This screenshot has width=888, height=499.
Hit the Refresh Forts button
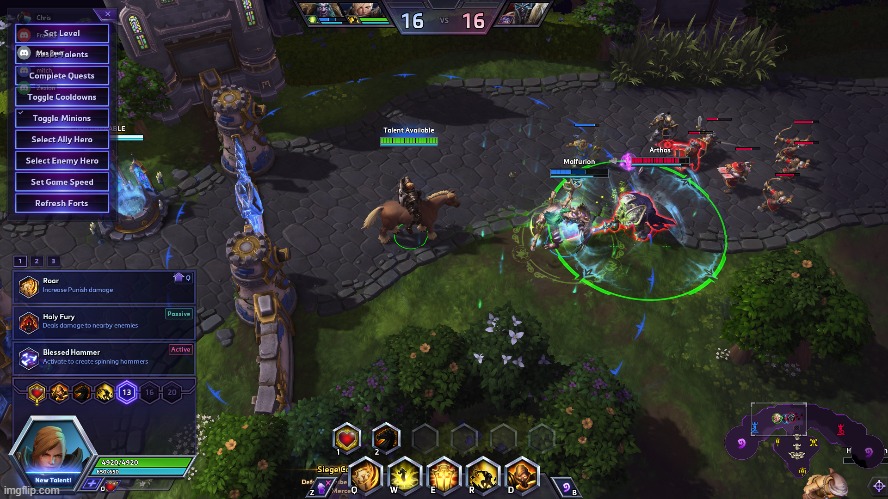(x=62, y=203)
